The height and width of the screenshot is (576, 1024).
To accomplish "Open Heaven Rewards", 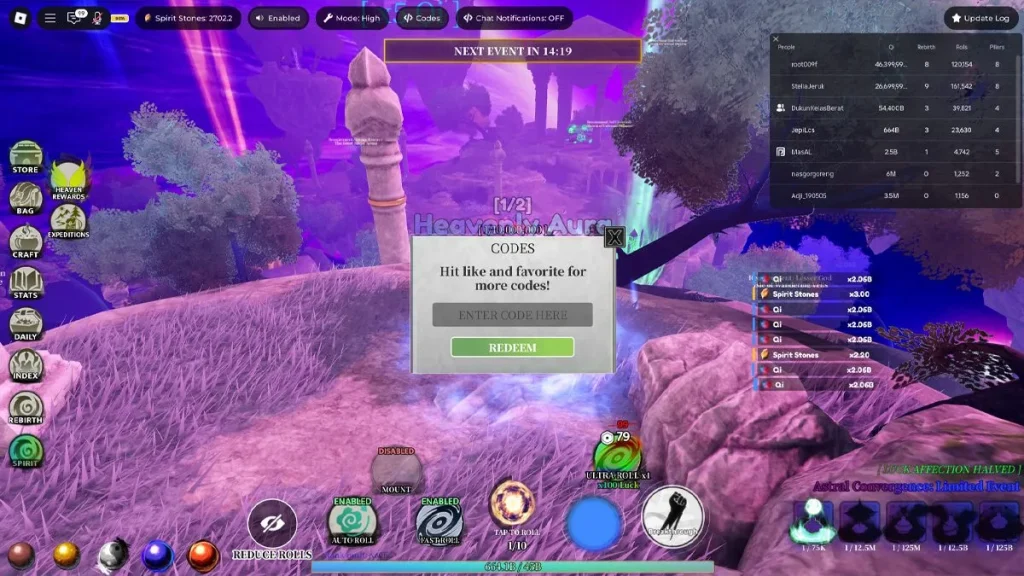I will tap(68, 179).
